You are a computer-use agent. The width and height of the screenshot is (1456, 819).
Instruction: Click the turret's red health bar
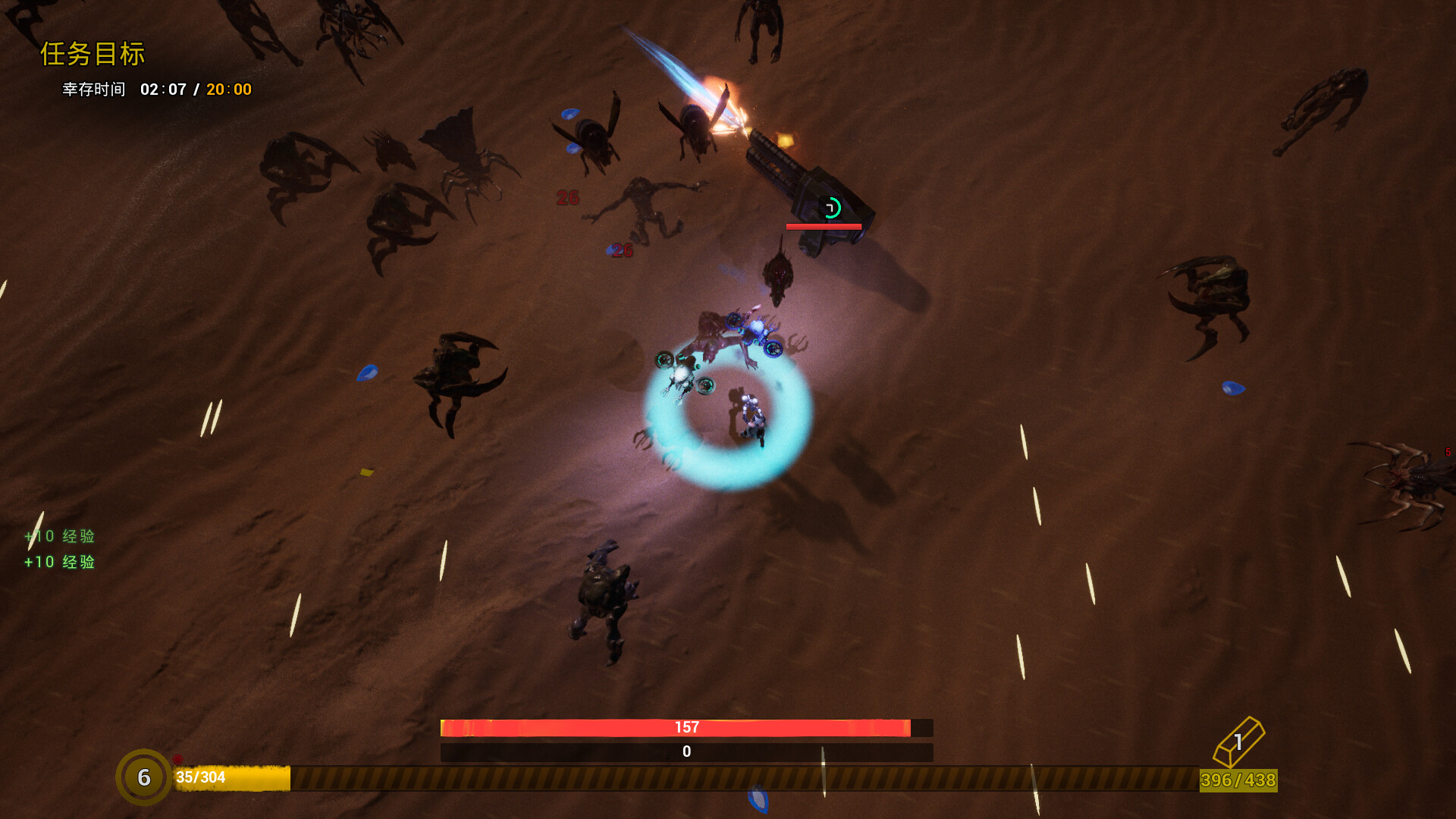point(824,226)
